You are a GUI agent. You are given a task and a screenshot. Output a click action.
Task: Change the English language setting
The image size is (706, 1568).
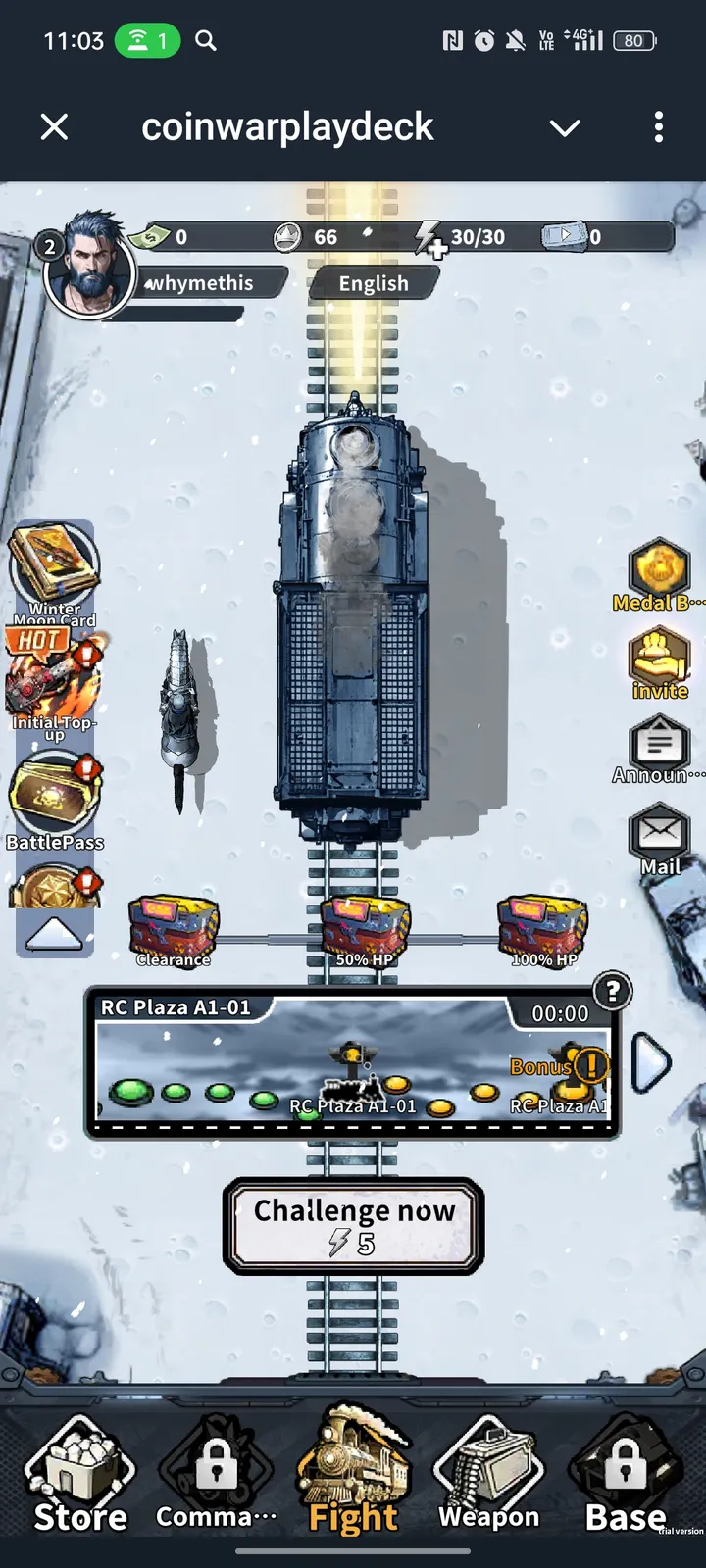pyautogui.click(x=374, y=283)
